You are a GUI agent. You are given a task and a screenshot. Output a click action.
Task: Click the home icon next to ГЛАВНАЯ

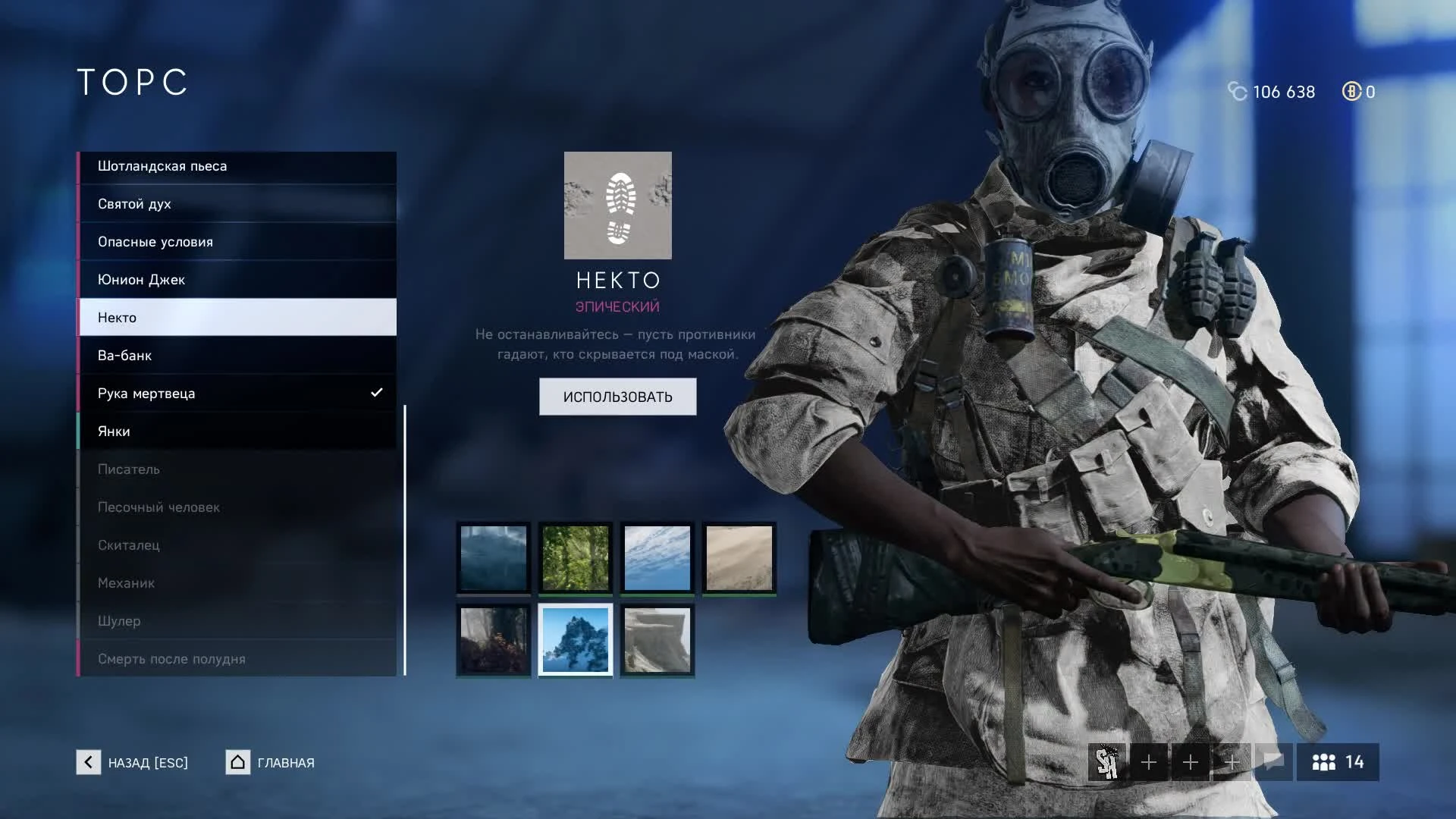coord(237,762)
